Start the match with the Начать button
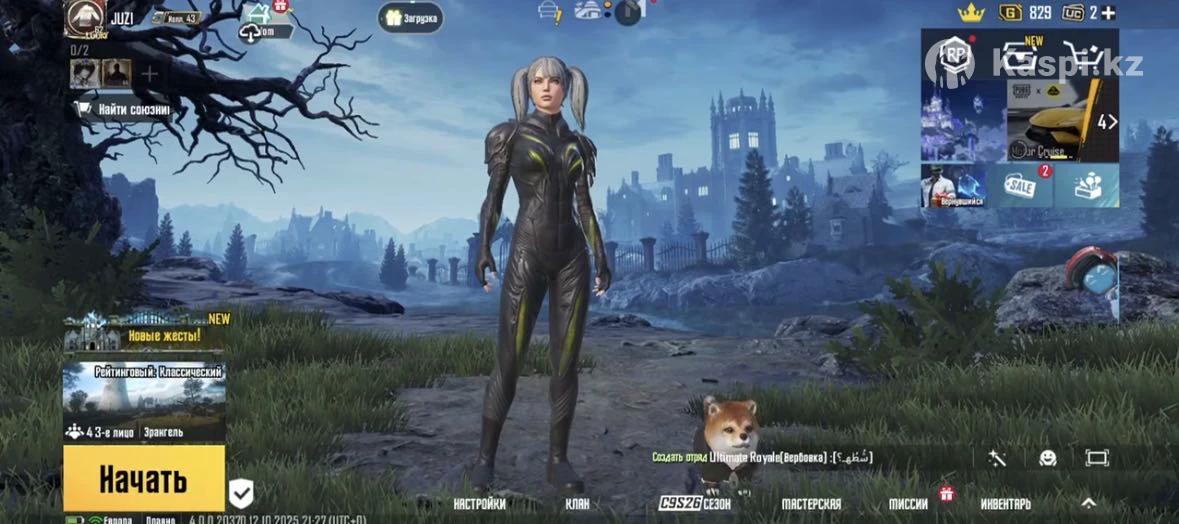1179x524 pixels. [x=144, y=479]
